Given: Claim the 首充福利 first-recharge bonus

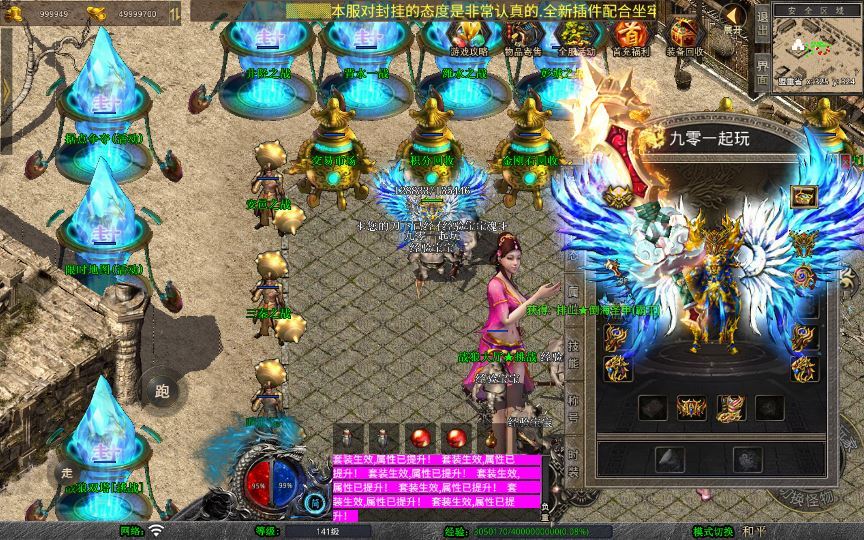Looking at the screenshot, I should 629,38.
